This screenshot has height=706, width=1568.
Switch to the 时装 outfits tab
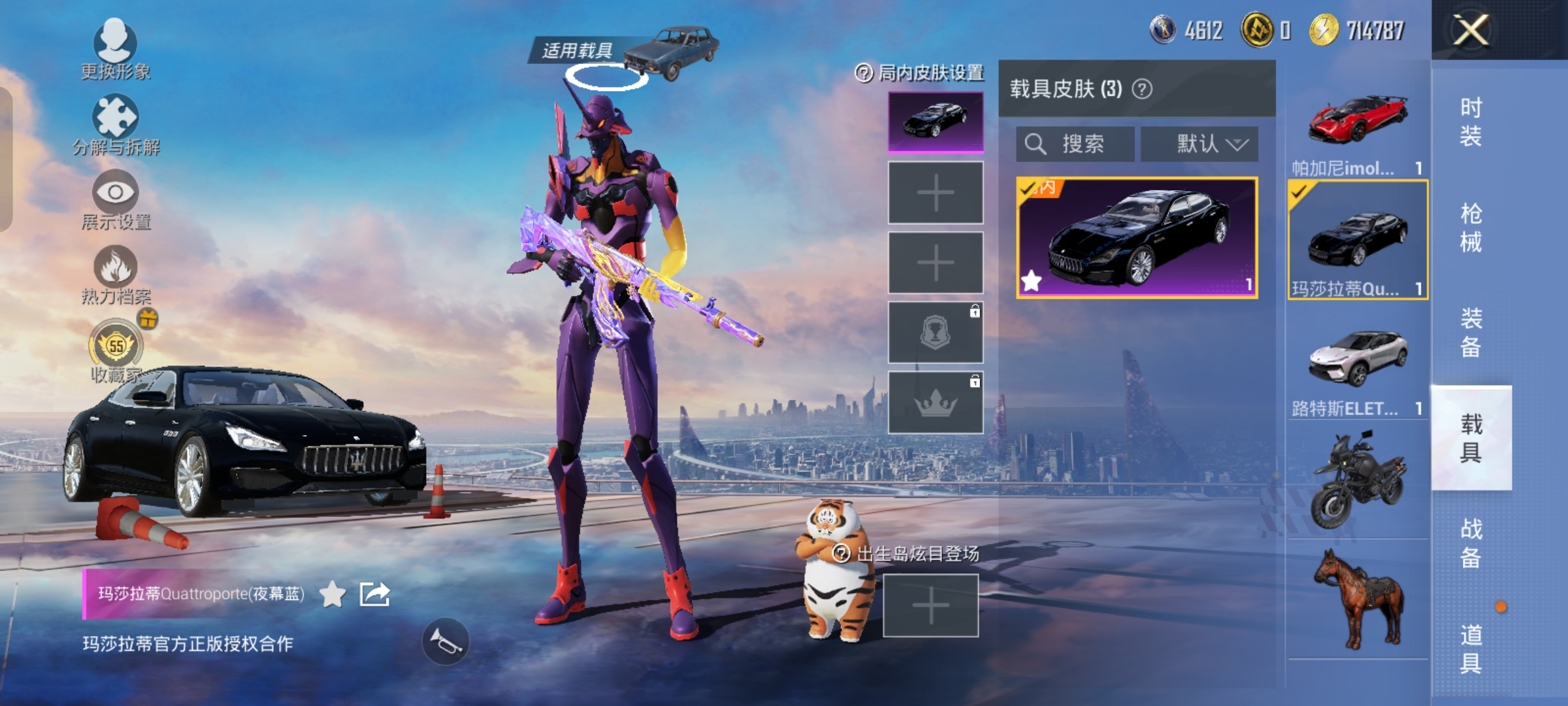click(1471, 122)
